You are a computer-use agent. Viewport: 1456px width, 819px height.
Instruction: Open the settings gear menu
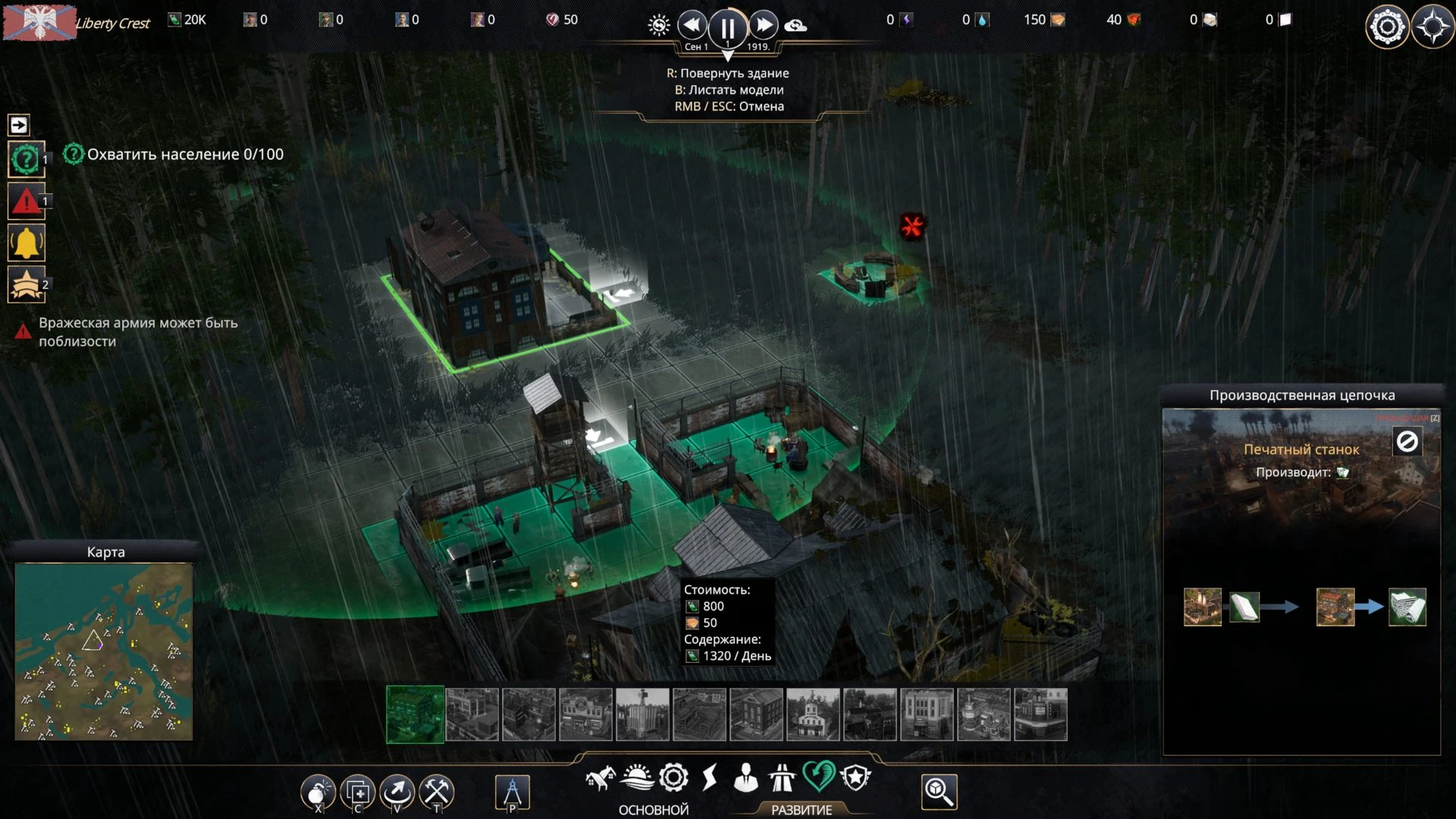(x=1387, y=27)
